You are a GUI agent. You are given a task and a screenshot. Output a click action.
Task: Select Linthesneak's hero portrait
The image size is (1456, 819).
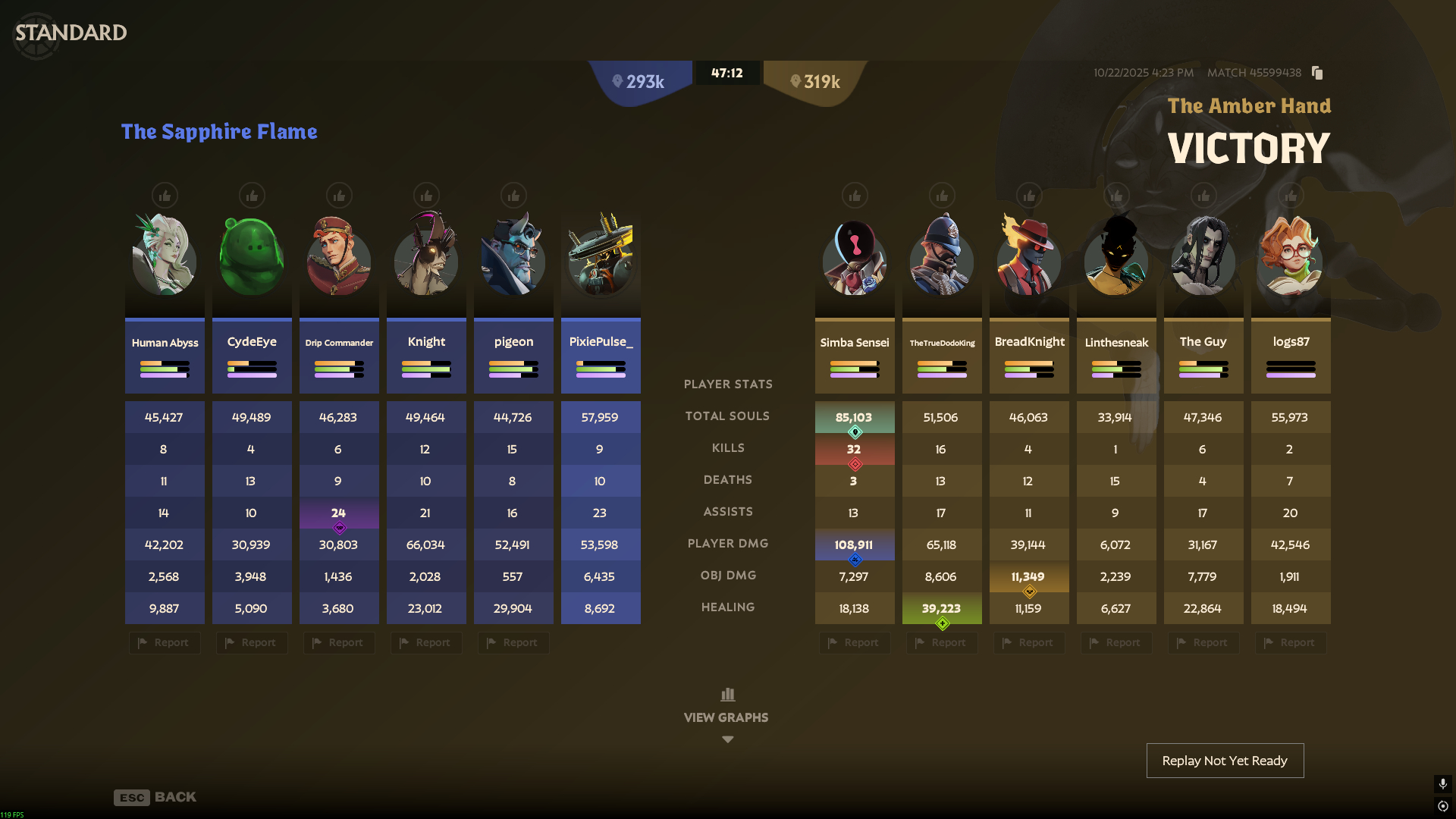pyautogui.click(x=1116, y=258)
